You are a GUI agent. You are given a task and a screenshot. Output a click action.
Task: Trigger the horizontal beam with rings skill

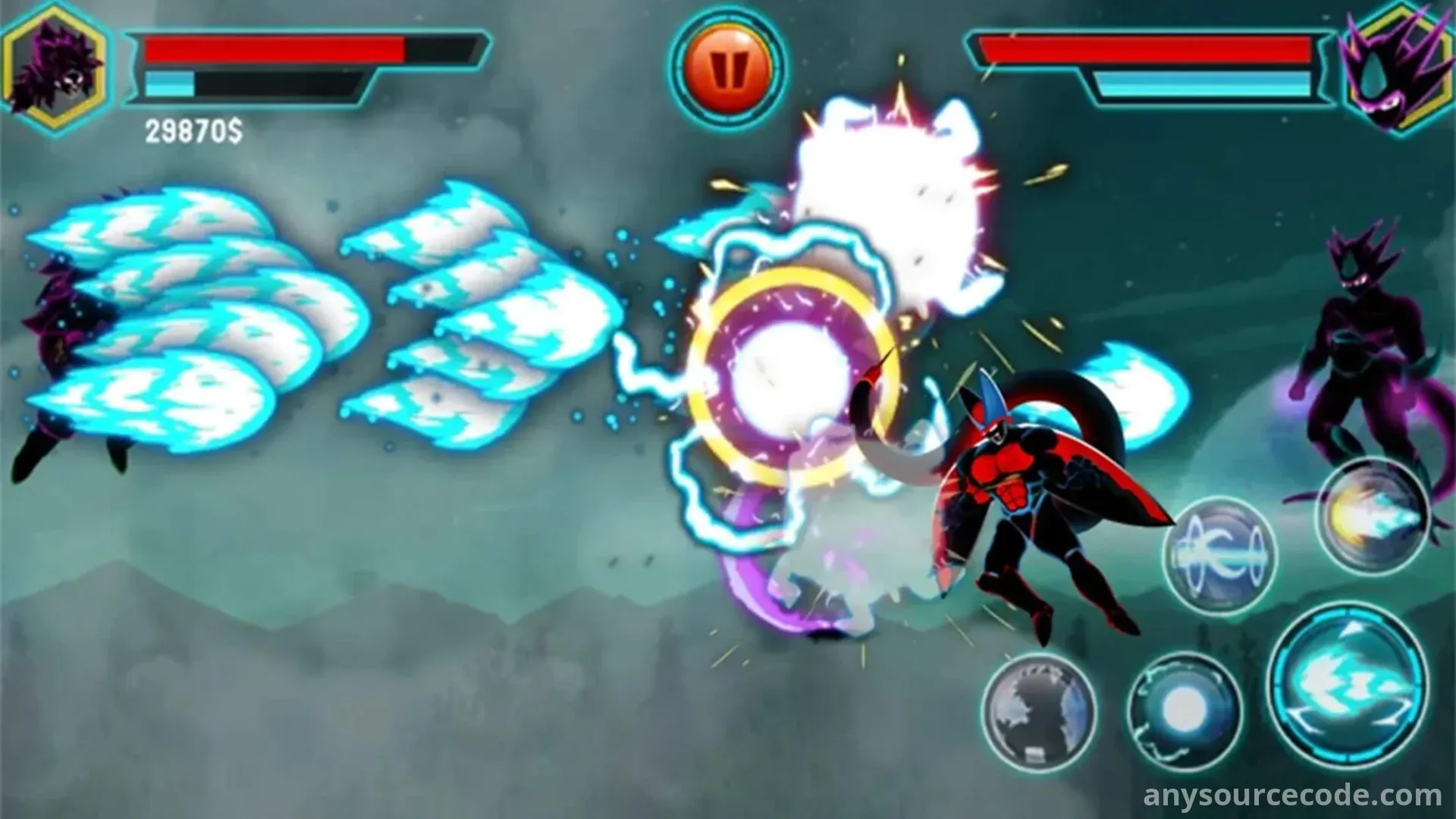click(x=1219, y=556)
